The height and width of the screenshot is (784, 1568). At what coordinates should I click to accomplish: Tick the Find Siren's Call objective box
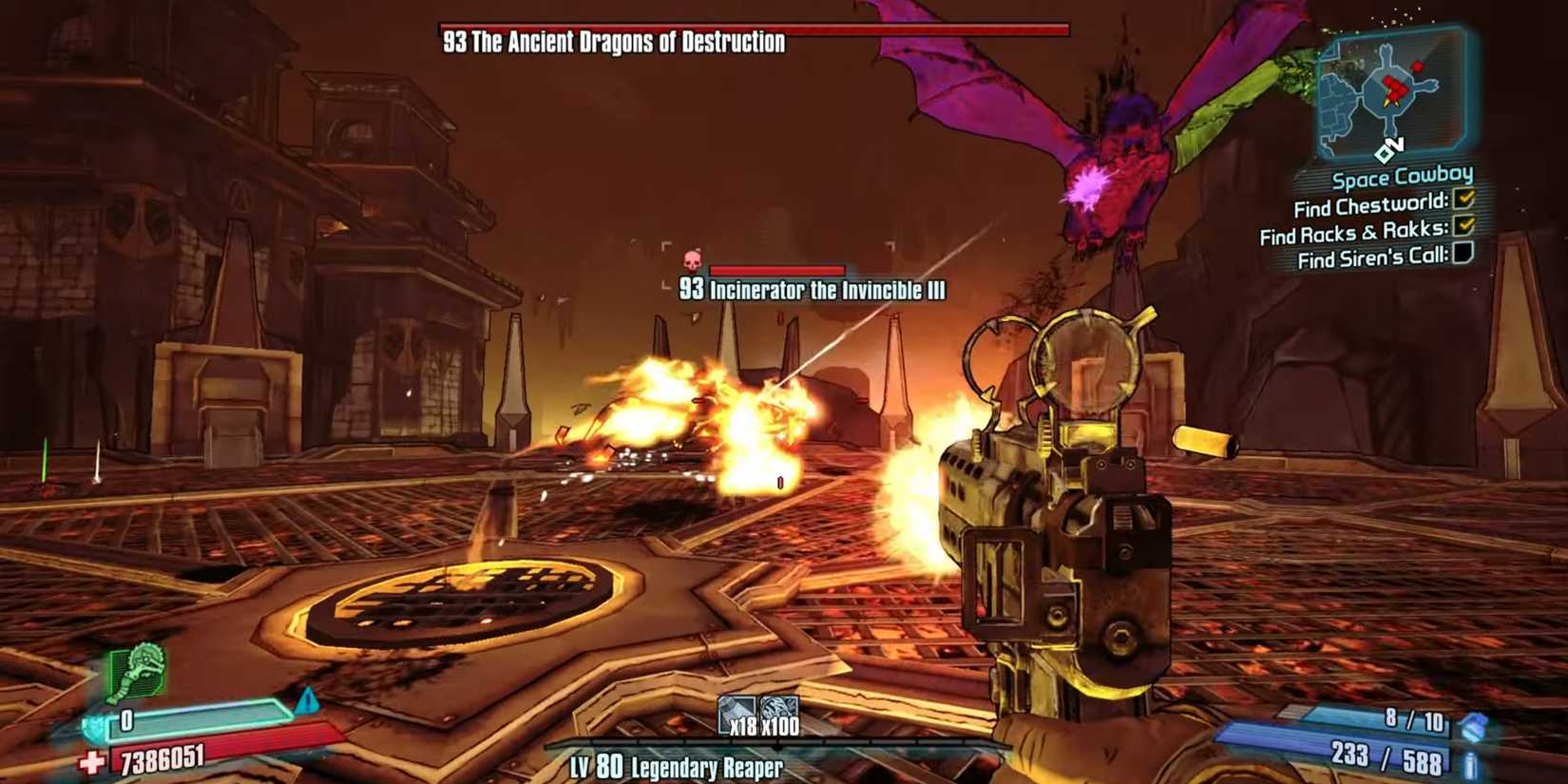[1463, 253]
